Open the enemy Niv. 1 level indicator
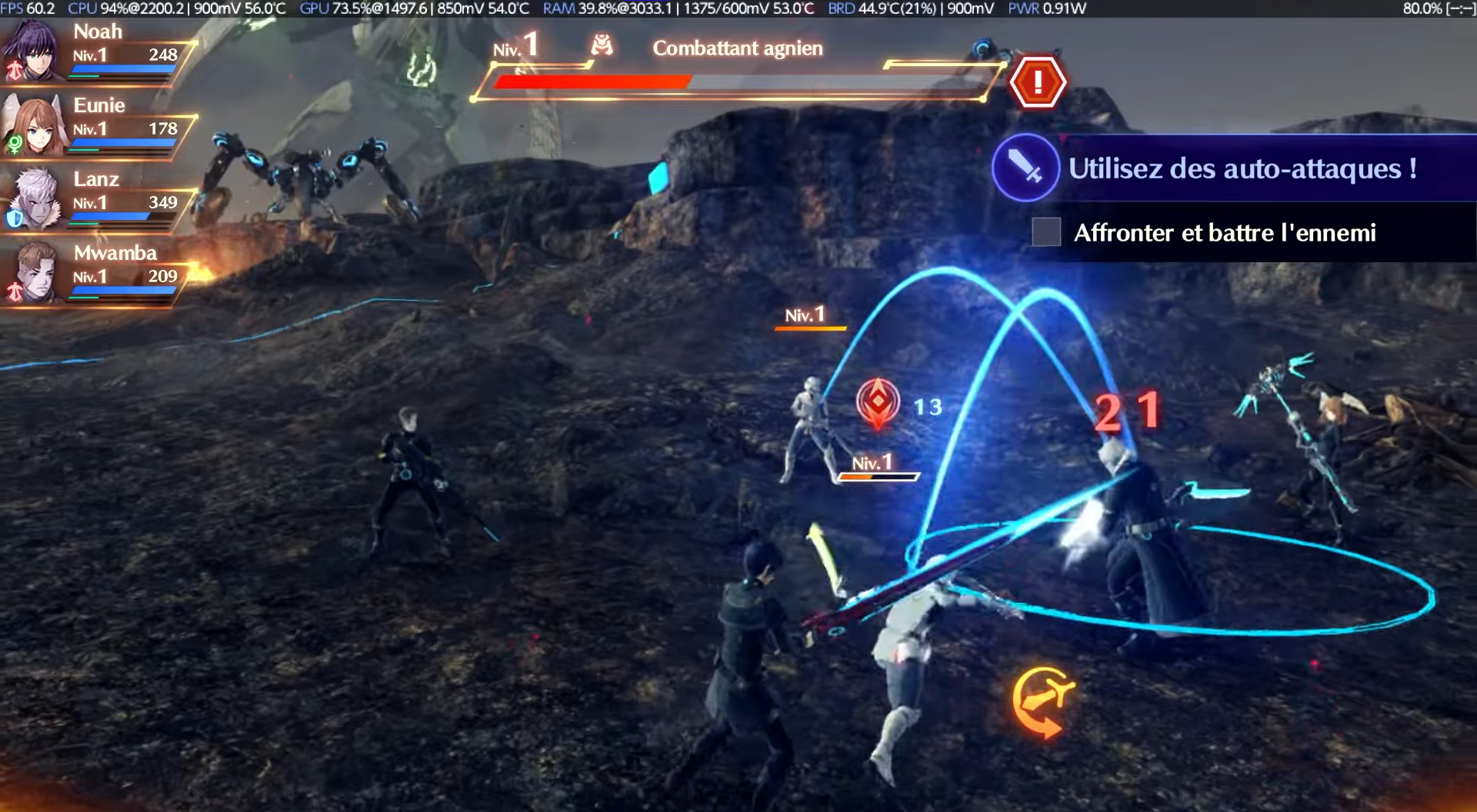Screen dimensions: 1477x812 [x=514, y=48]
